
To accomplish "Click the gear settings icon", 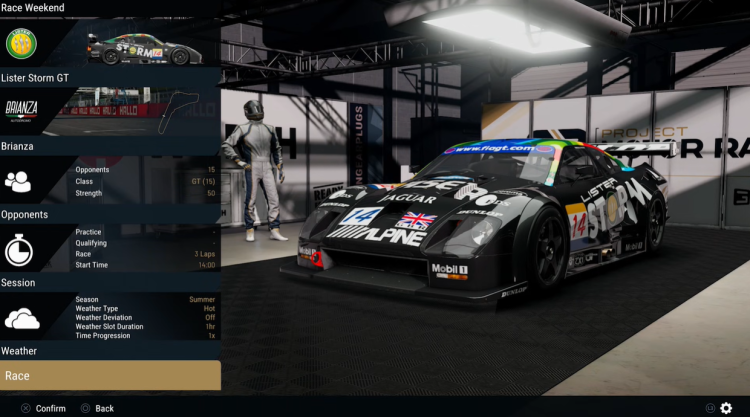I will (x=726, y=408).
